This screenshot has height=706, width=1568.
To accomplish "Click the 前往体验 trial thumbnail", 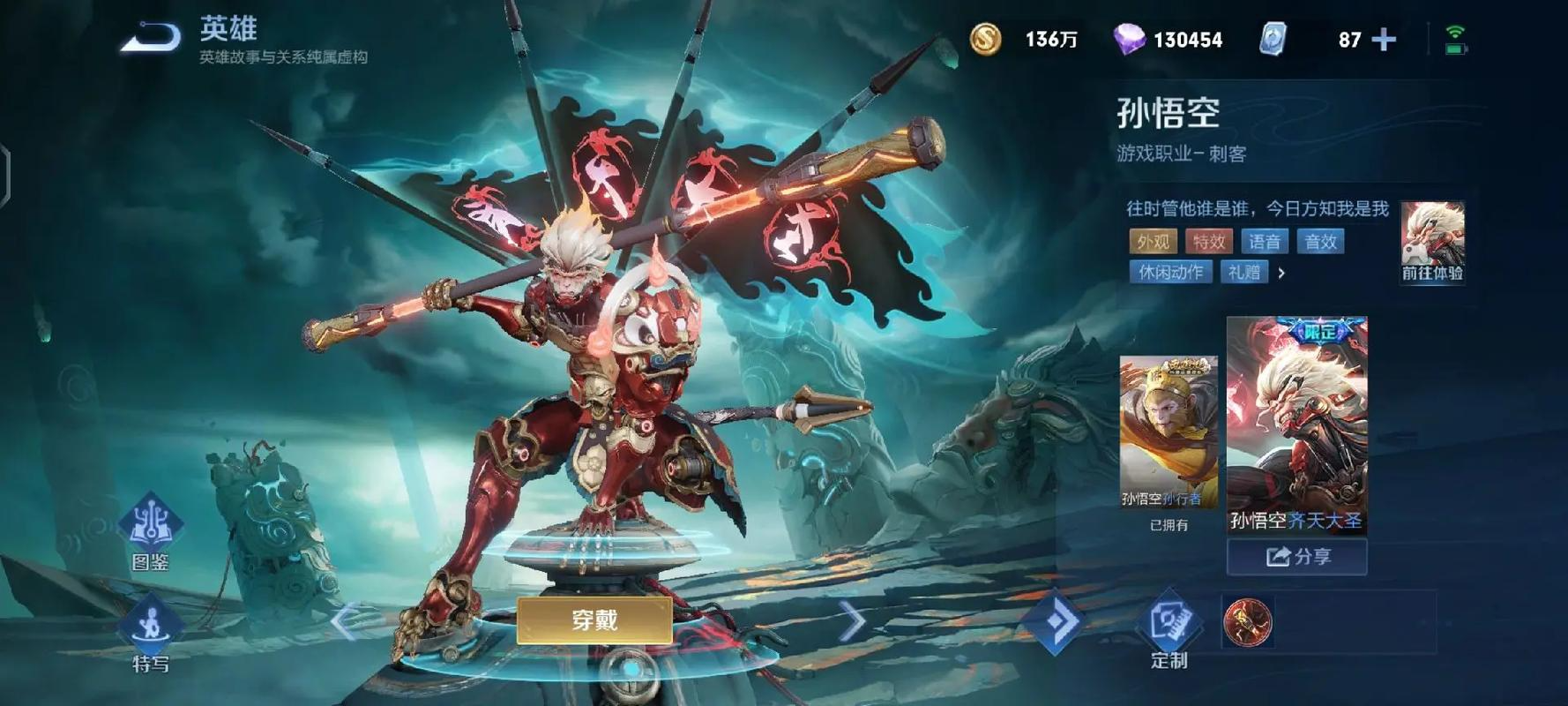I will pos(1432,242).
